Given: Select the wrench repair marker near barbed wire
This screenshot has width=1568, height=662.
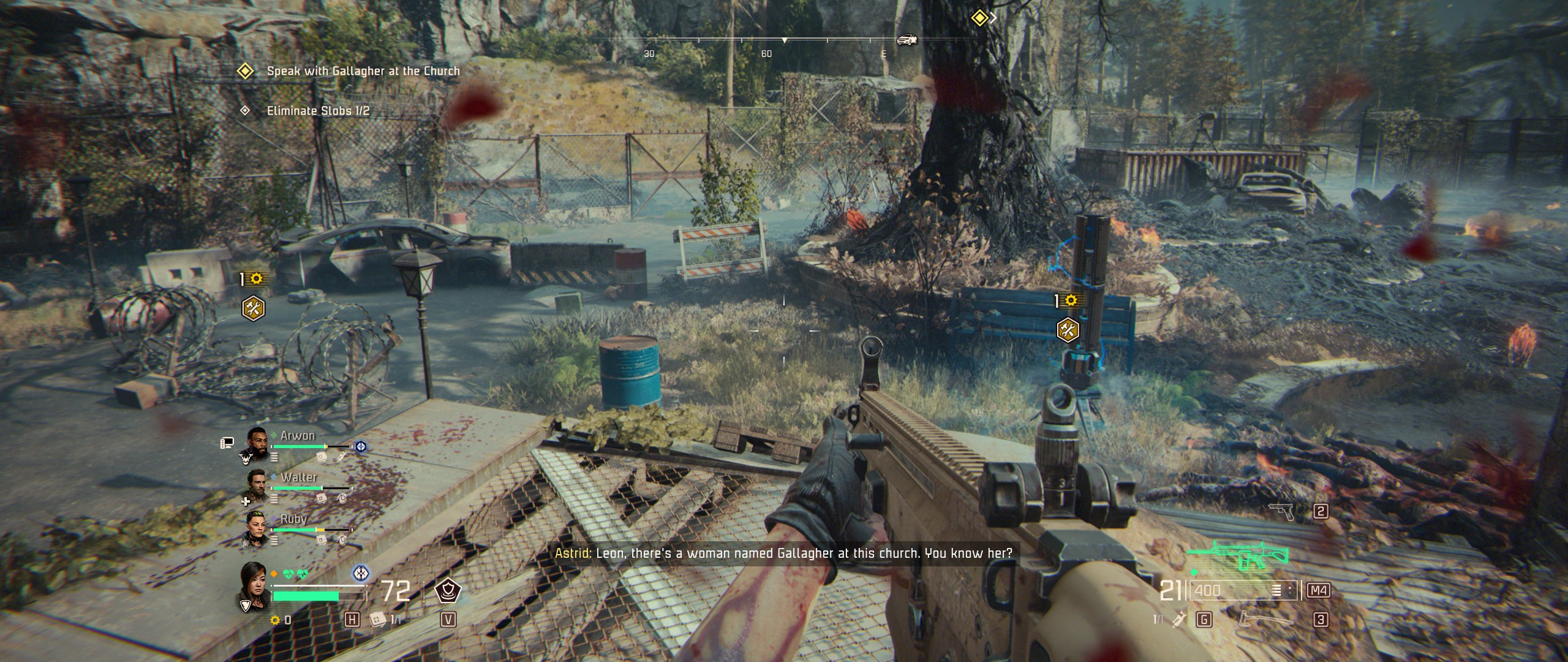Looking at the screenshot, I should pos(253,308).
